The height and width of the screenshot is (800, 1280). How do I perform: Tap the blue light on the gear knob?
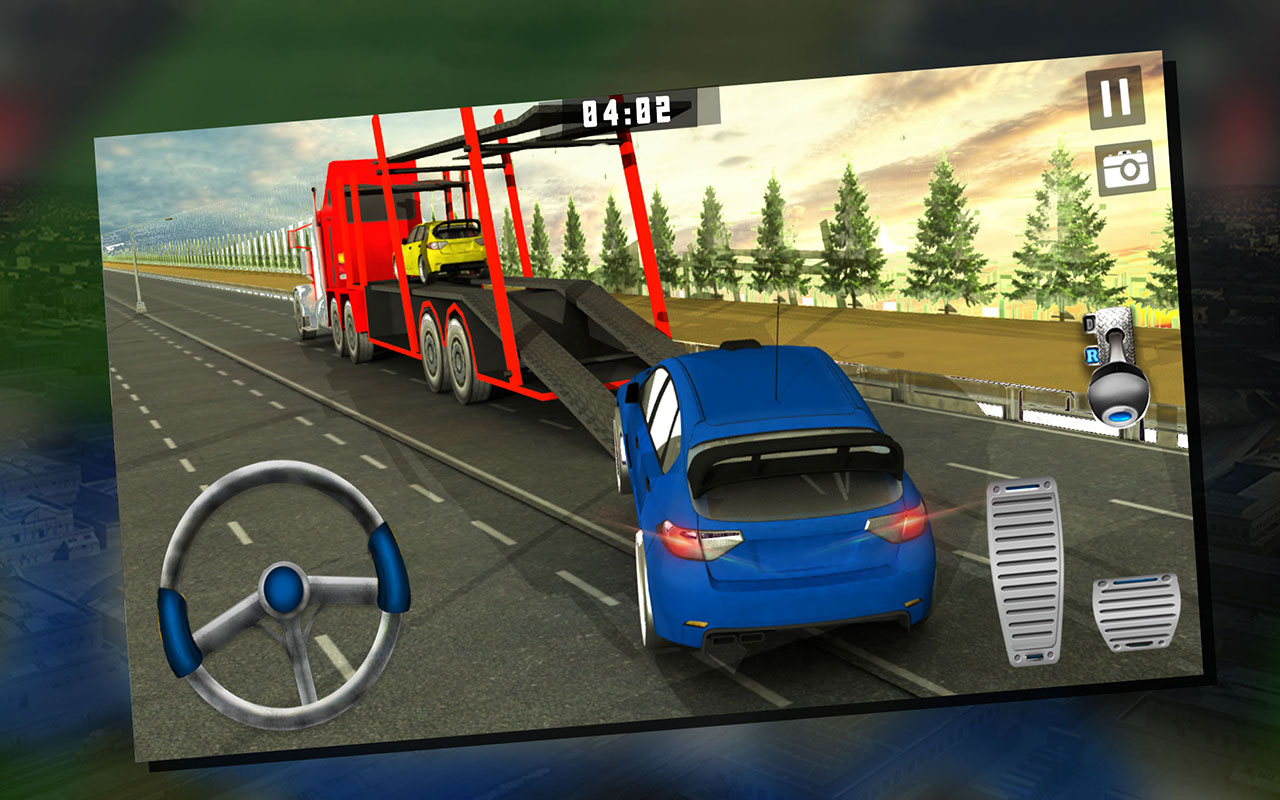1121,418
